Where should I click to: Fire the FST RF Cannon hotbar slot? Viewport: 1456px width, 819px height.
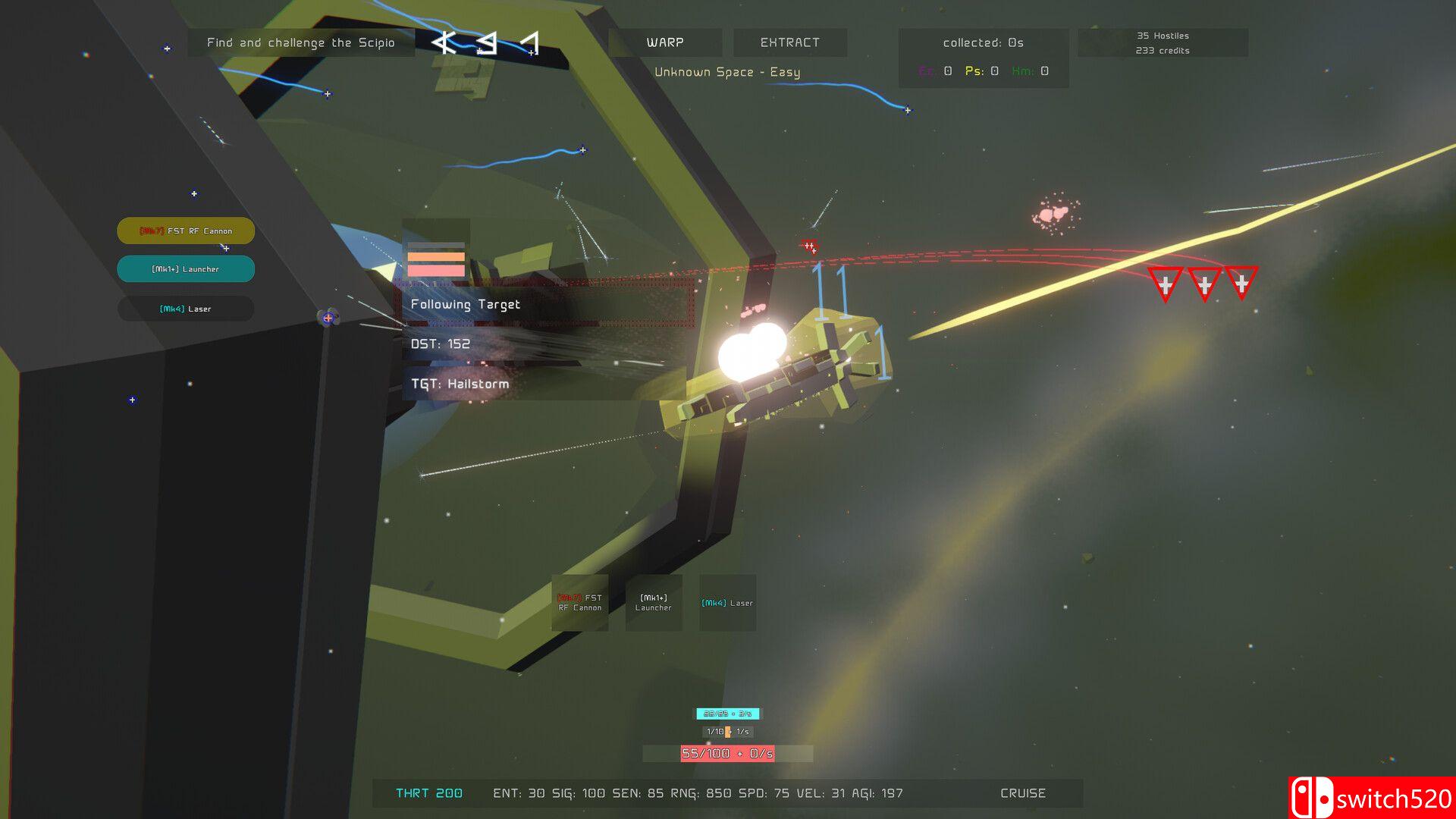pyautogui.click(x=580, y=603)
